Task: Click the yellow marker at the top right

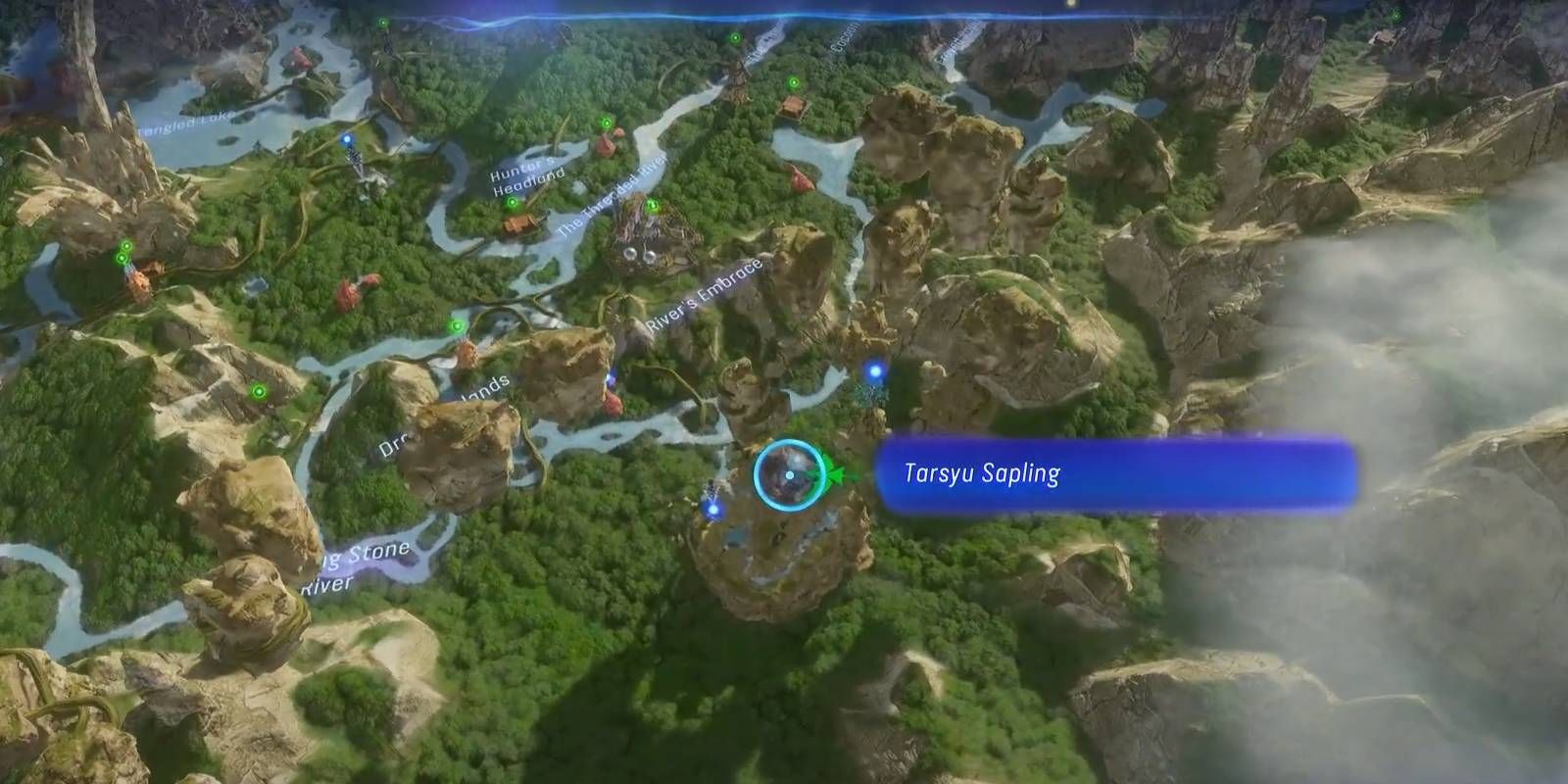Action: tap(1072, 6)
